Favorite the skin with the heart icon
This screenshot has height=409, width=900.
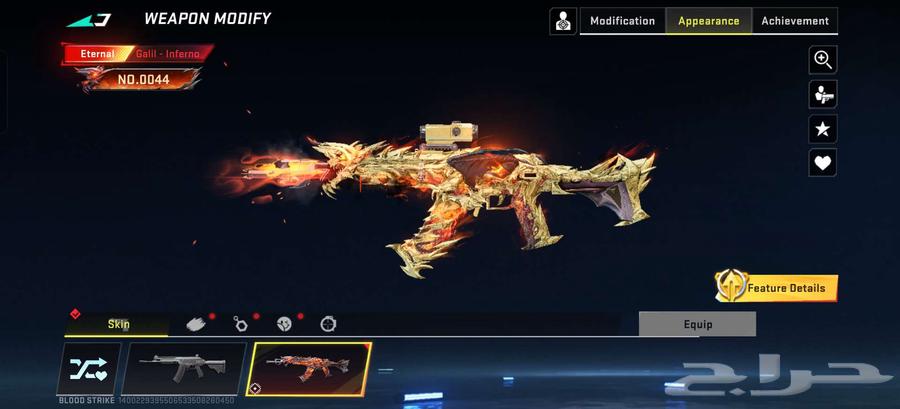(x=822, y=163)
